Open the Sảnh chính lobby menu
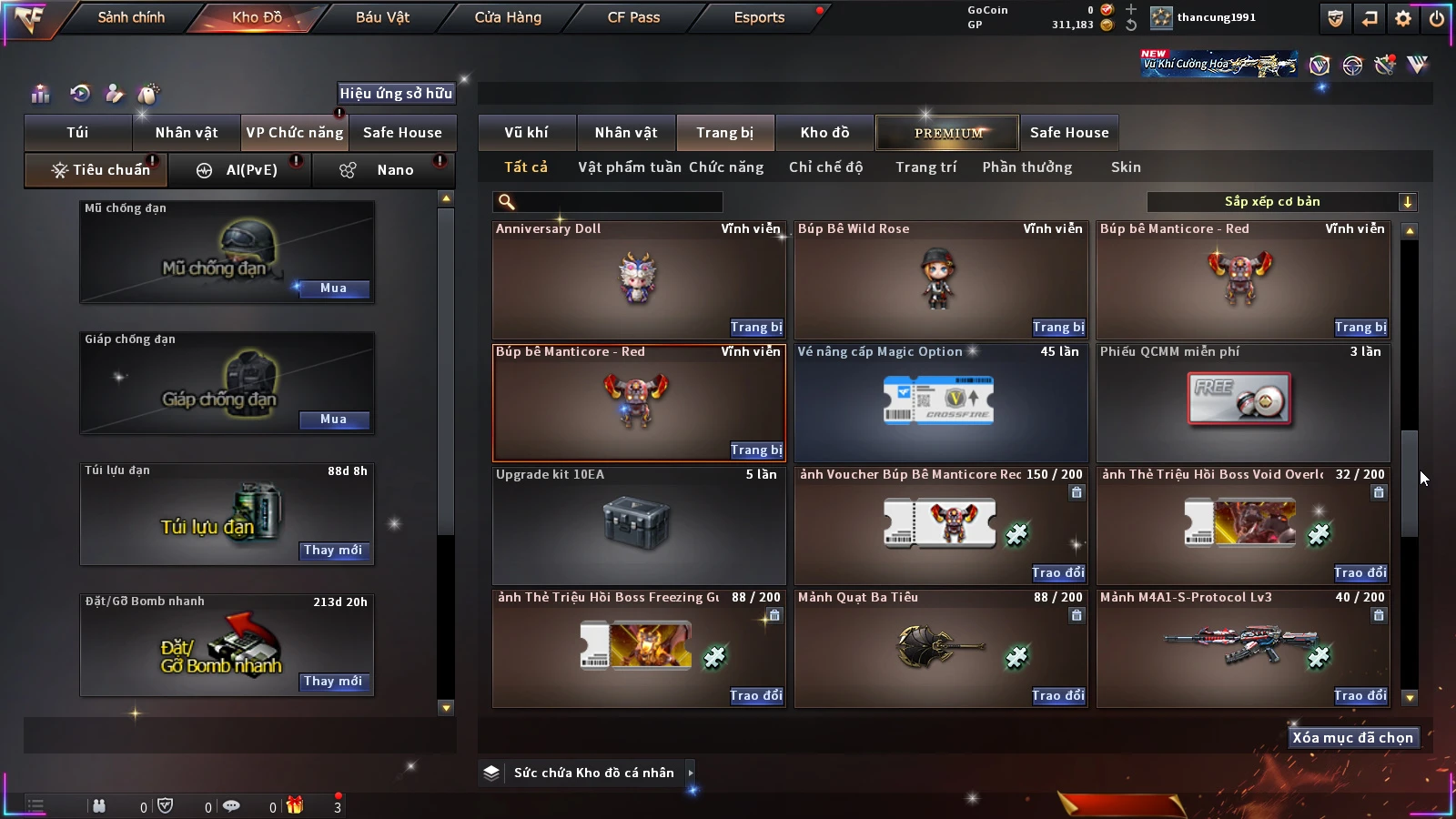This screenshot has height=819, width=1456. click(x=131, y=17)
